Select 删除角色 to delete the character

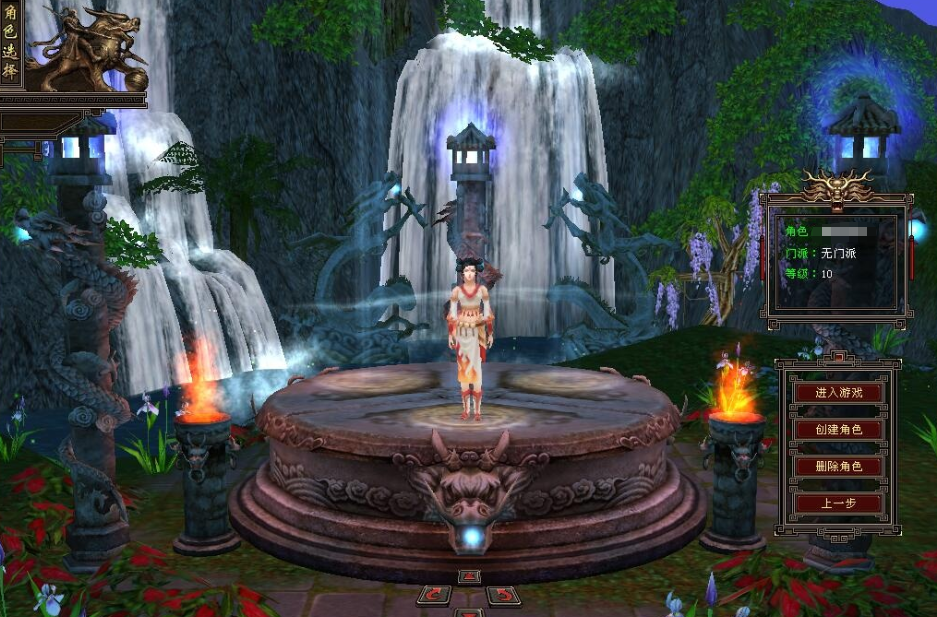pos(839,466)
